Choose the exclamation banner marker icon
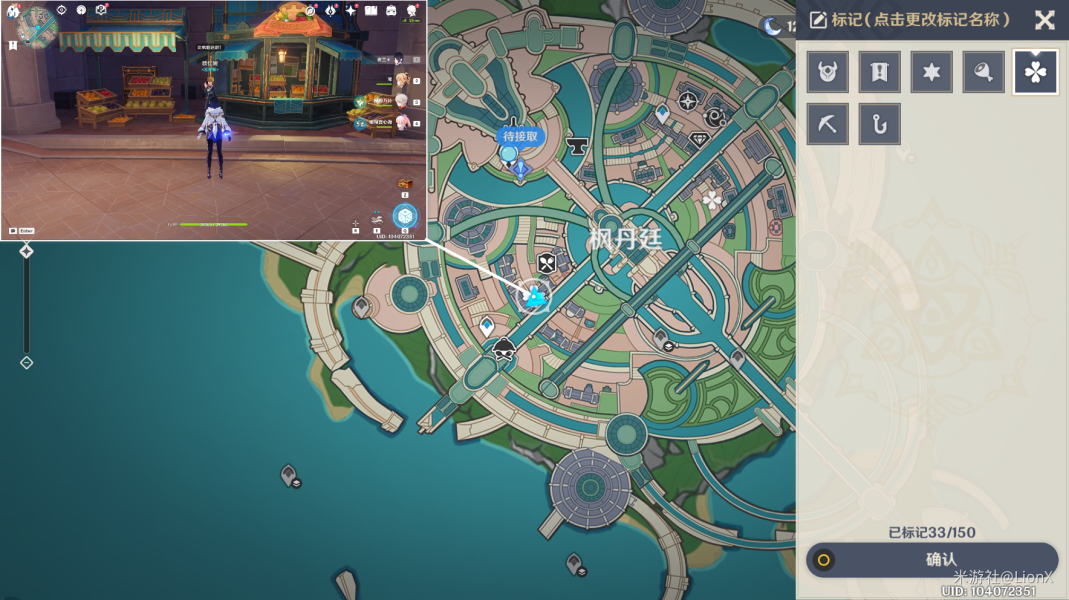 [x=880, y=72]
